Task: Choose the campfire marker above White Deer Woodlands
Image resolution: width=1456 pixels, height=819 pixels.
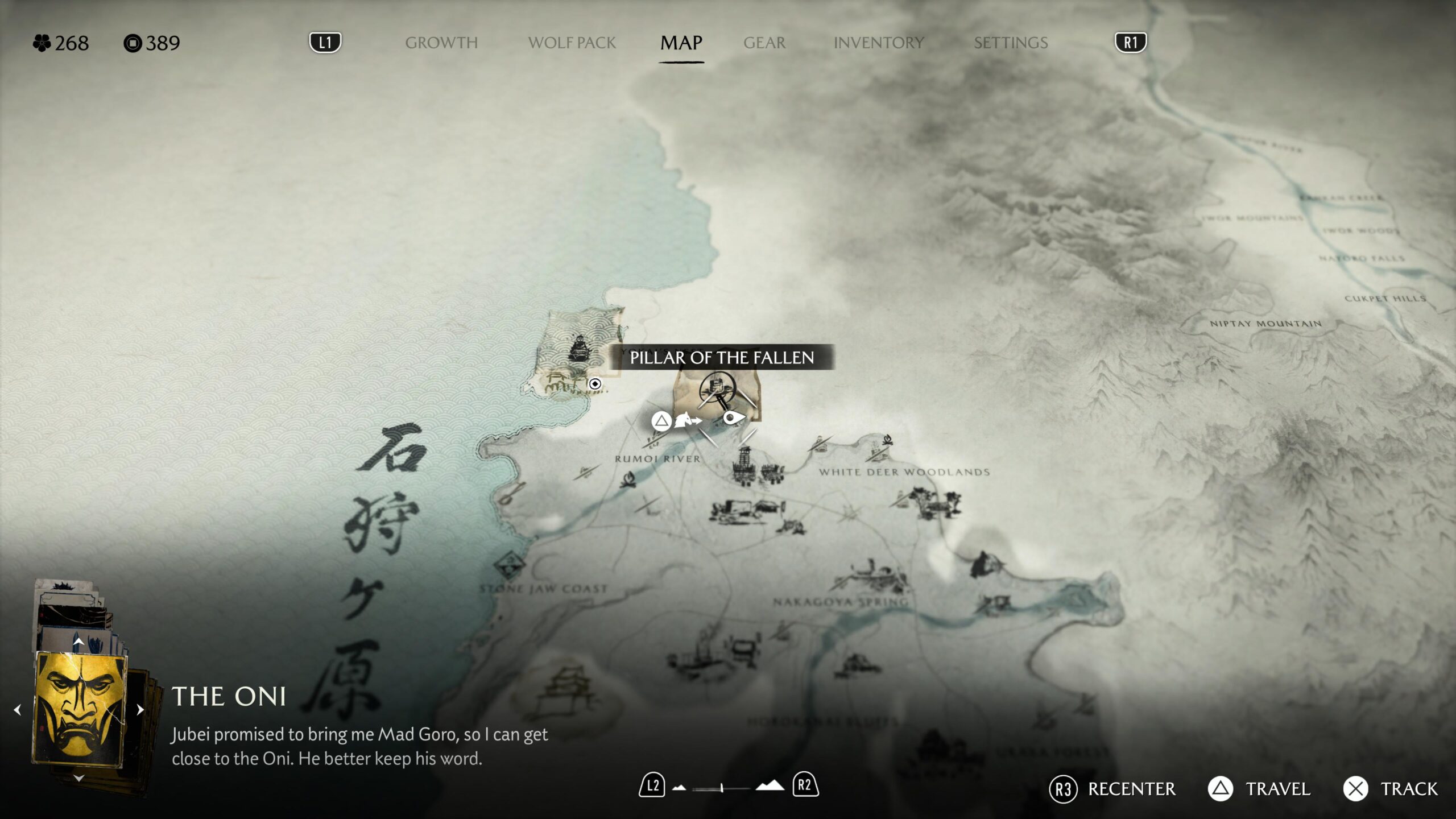Action: tap(887, 440)
